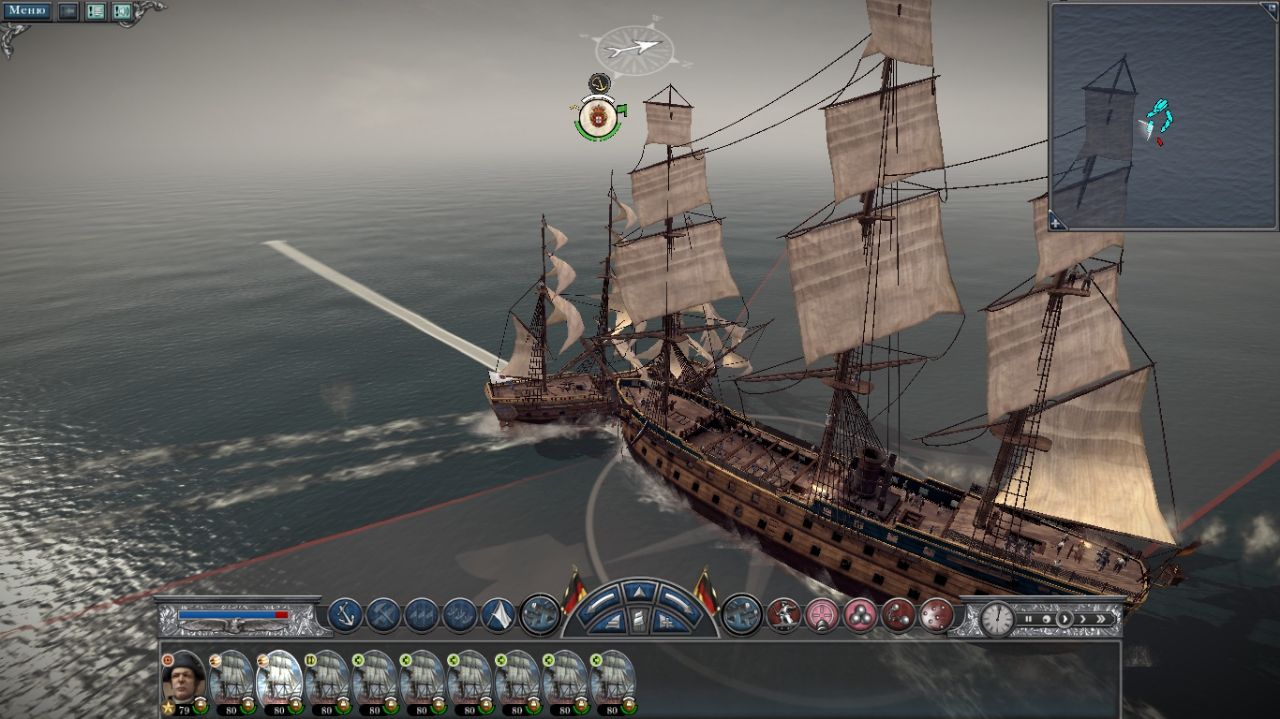Set the battle to fastest double-arrow speed

(1102, 619)
